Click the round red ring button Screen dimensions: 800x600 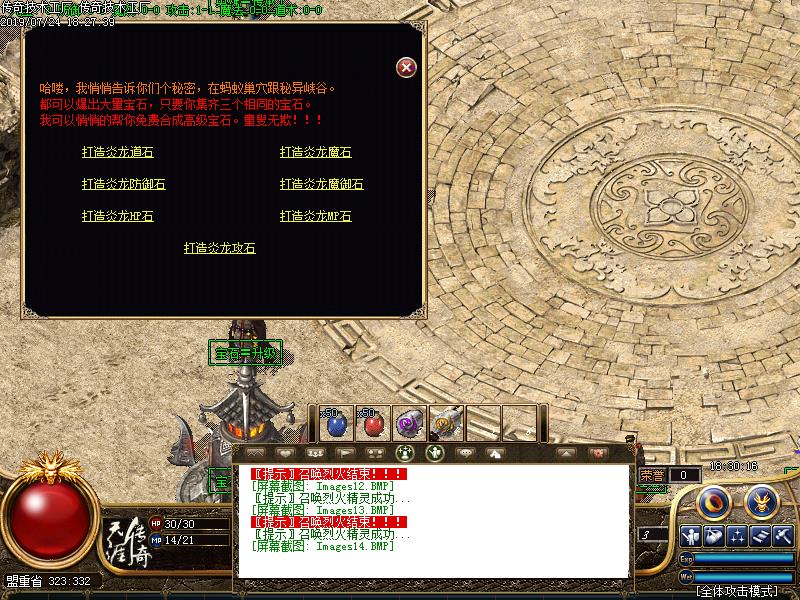click(714, 500)
